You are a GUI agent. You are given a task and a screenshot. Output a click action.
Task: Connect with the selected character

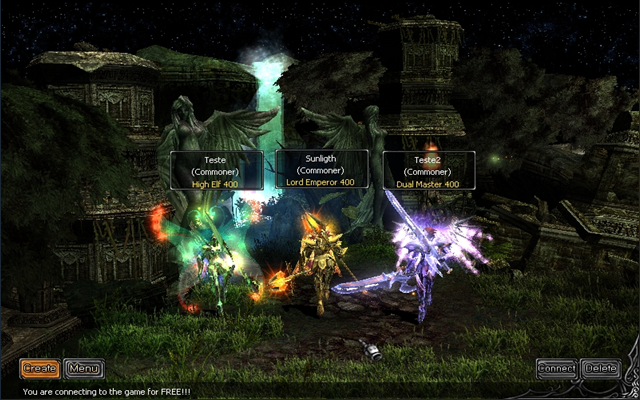556,368
